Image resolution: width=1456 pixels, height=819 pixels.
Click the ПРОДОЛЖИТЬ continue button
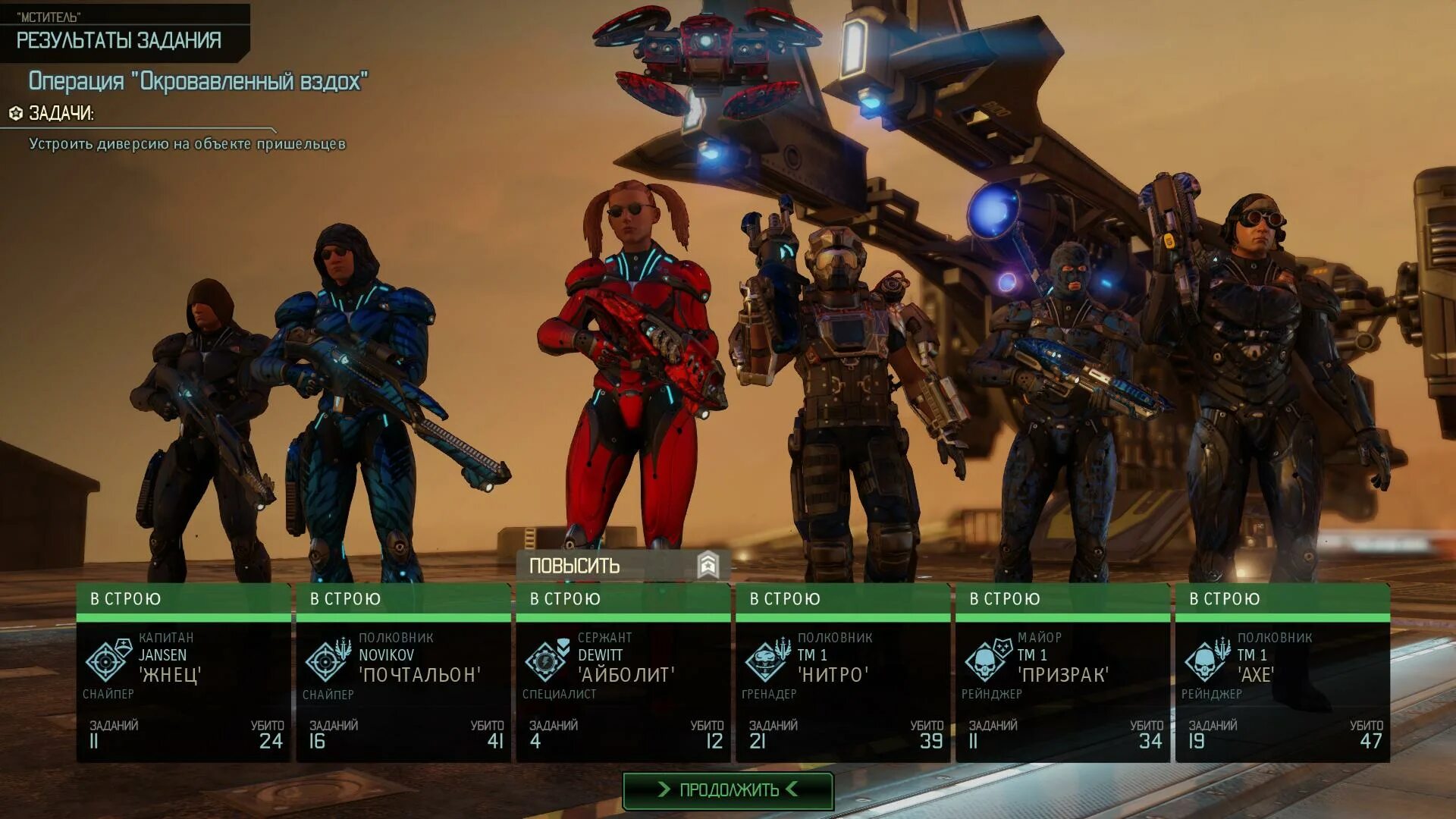point(728,790)
